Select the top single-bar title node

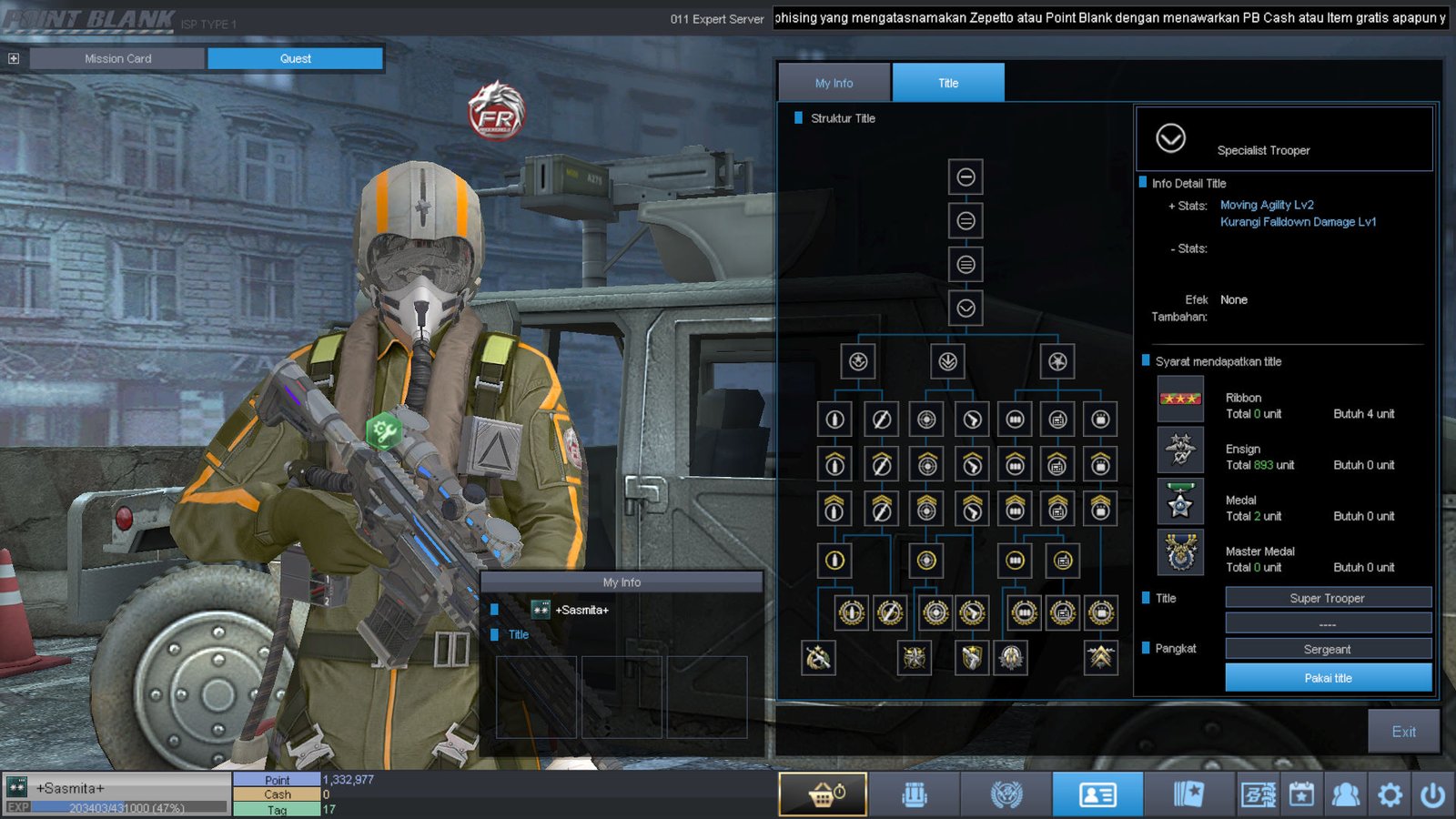[x=966, y=177]
